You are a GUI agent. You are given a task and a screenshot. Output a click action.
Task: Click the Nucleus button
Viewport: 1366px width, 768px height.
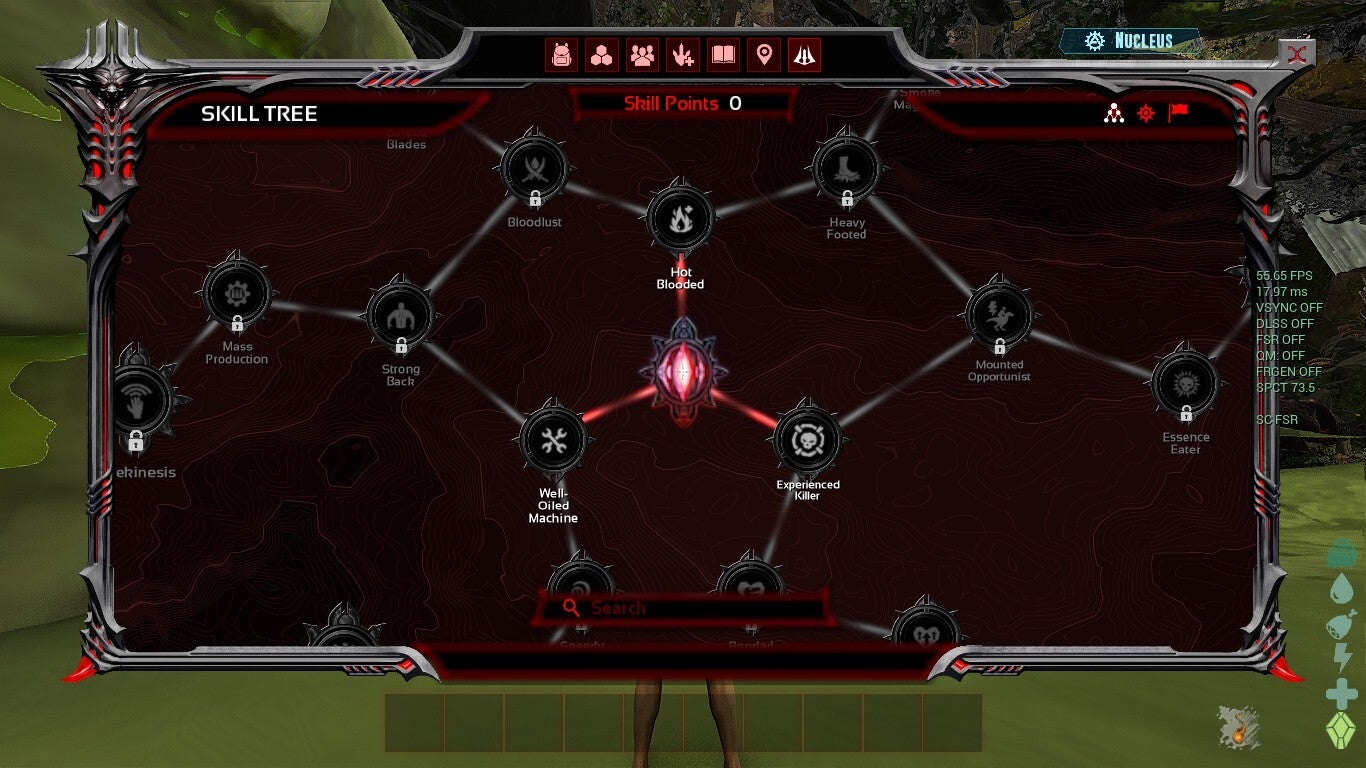(1131, 41)
